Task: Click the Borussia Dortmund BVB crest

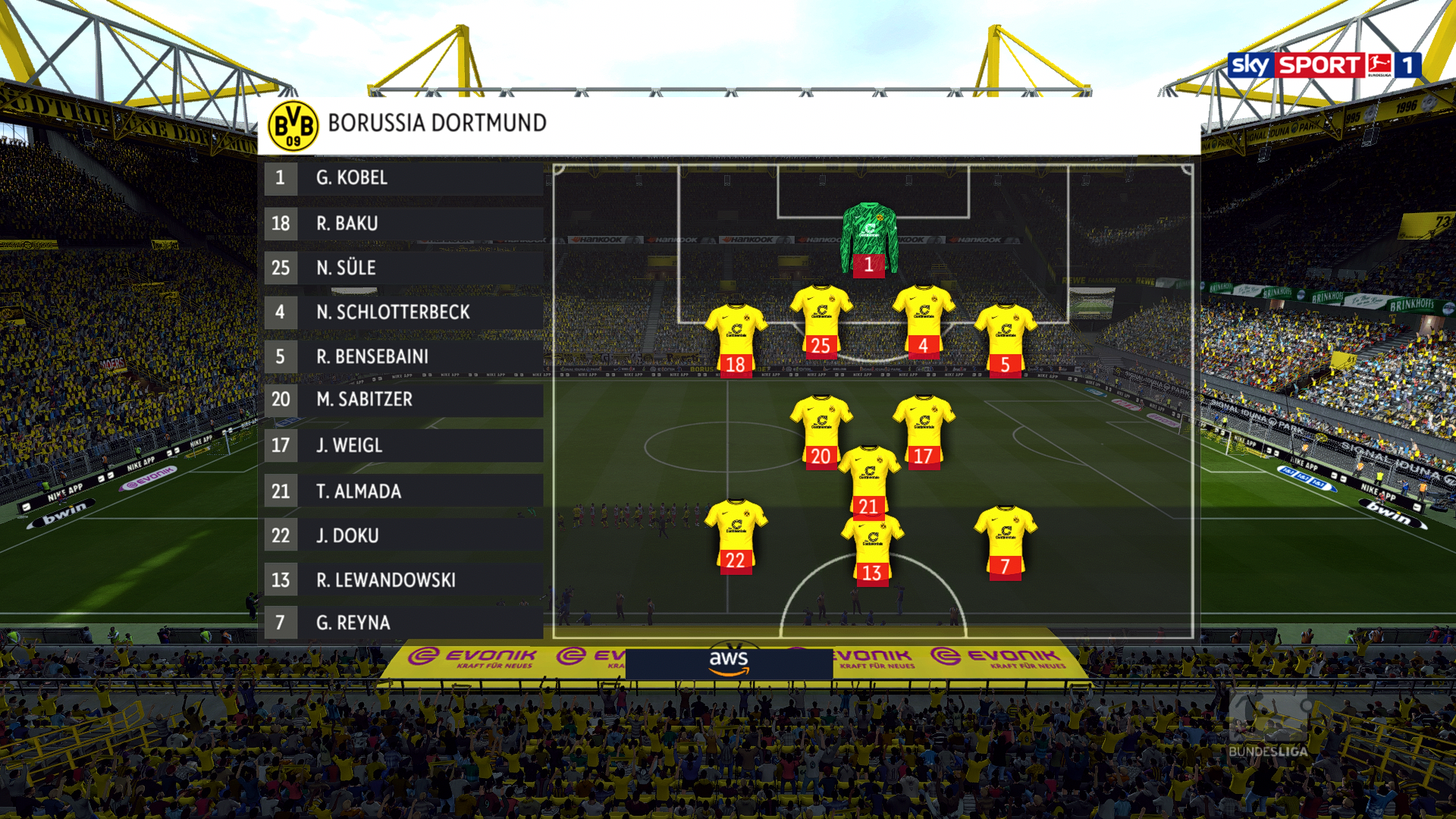Action: click(293, 125)
